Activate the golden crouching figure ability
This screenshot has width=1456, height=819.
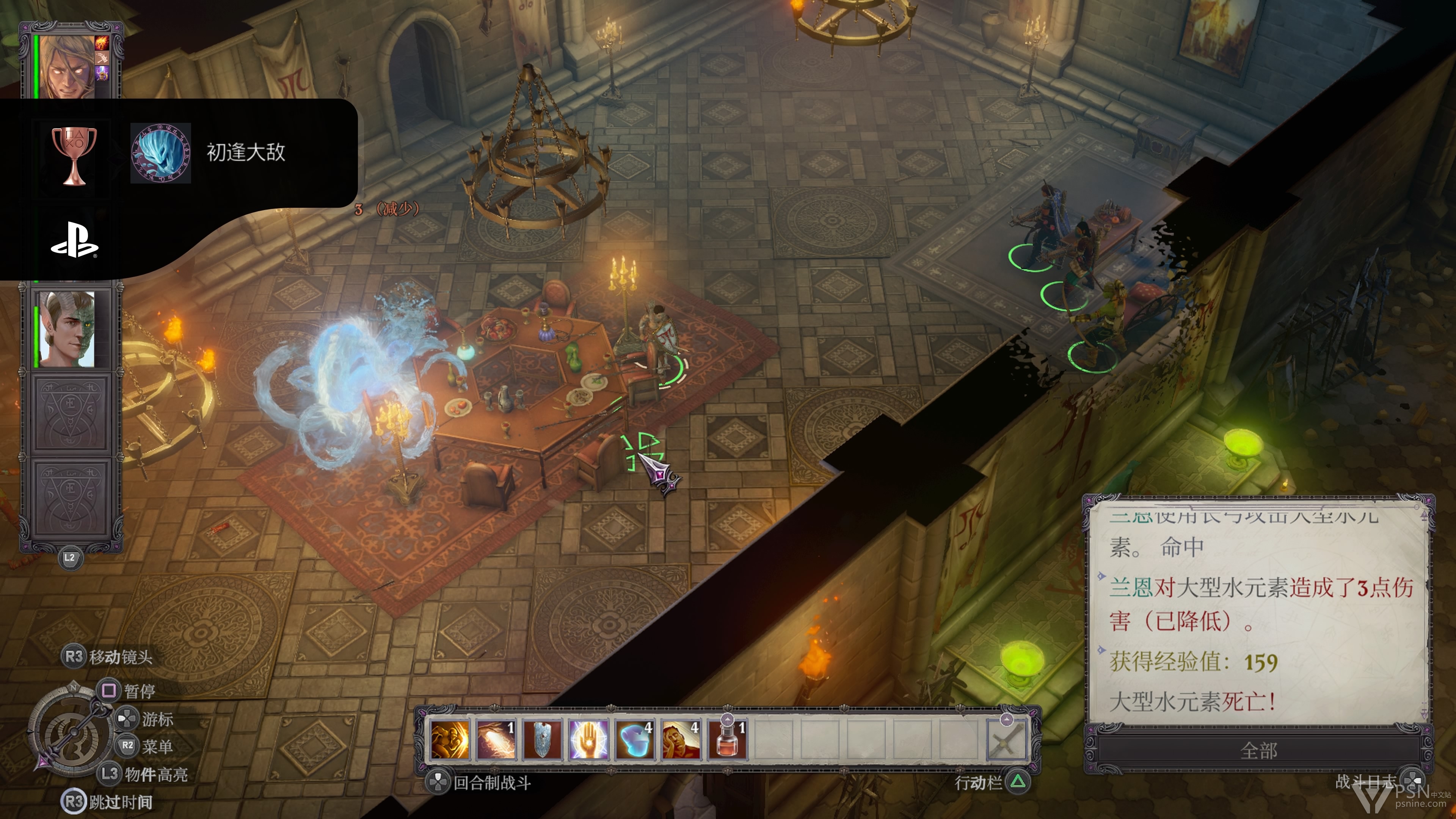click(450, 739)
